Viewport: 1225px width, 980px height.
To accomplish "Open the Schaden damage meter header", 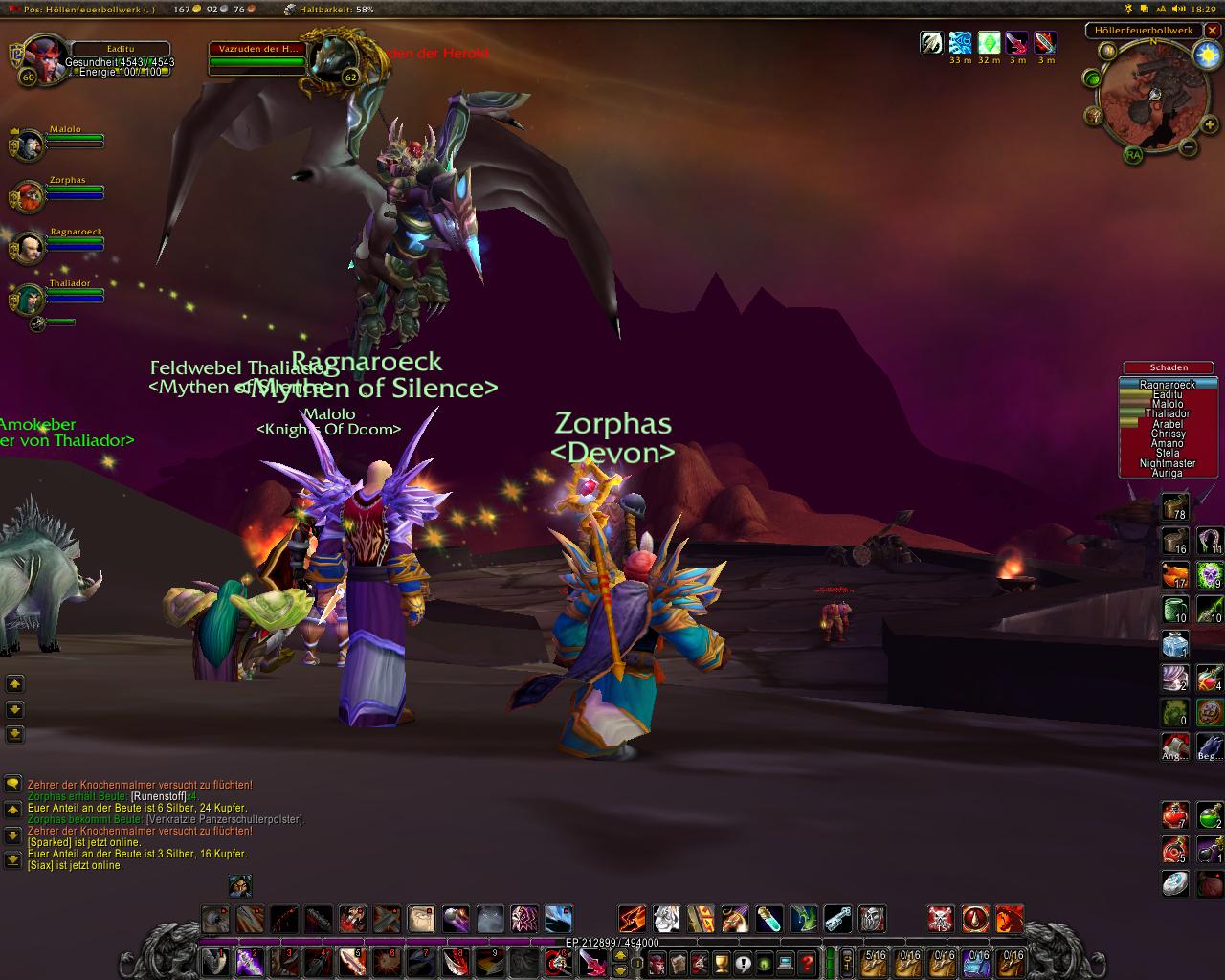I will click(1169, 367).
